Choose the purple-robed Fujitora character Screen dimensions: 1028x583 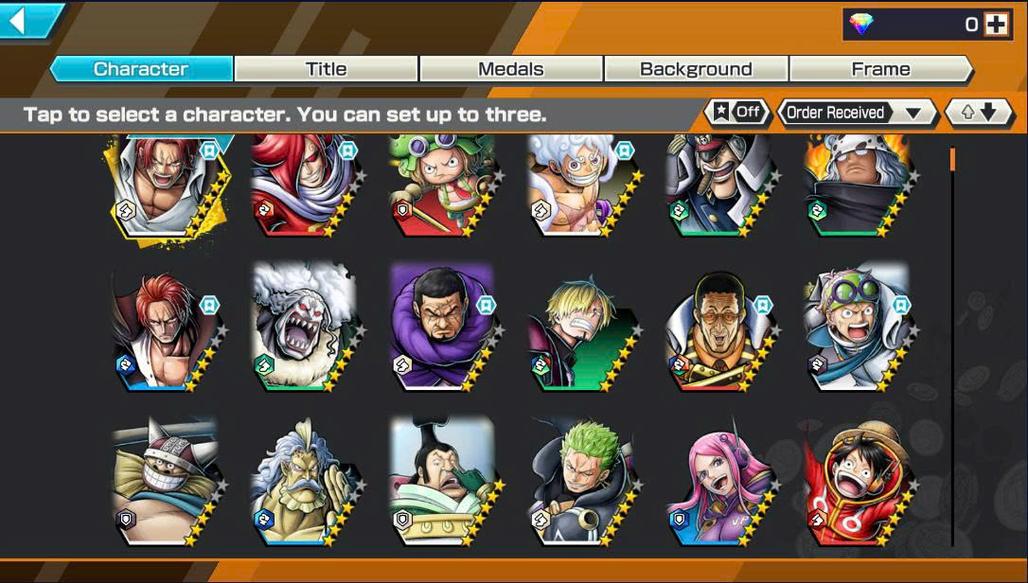point(441,327)
